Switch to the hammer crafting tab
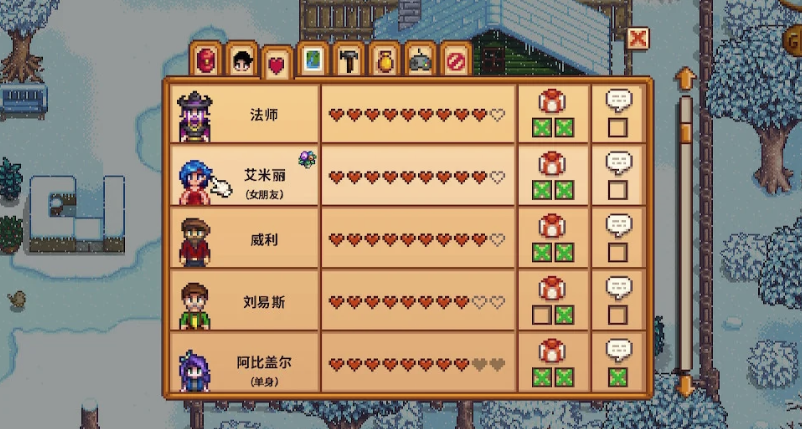The width and height of the screenshot is (802, 429). [x=348, y=59]
